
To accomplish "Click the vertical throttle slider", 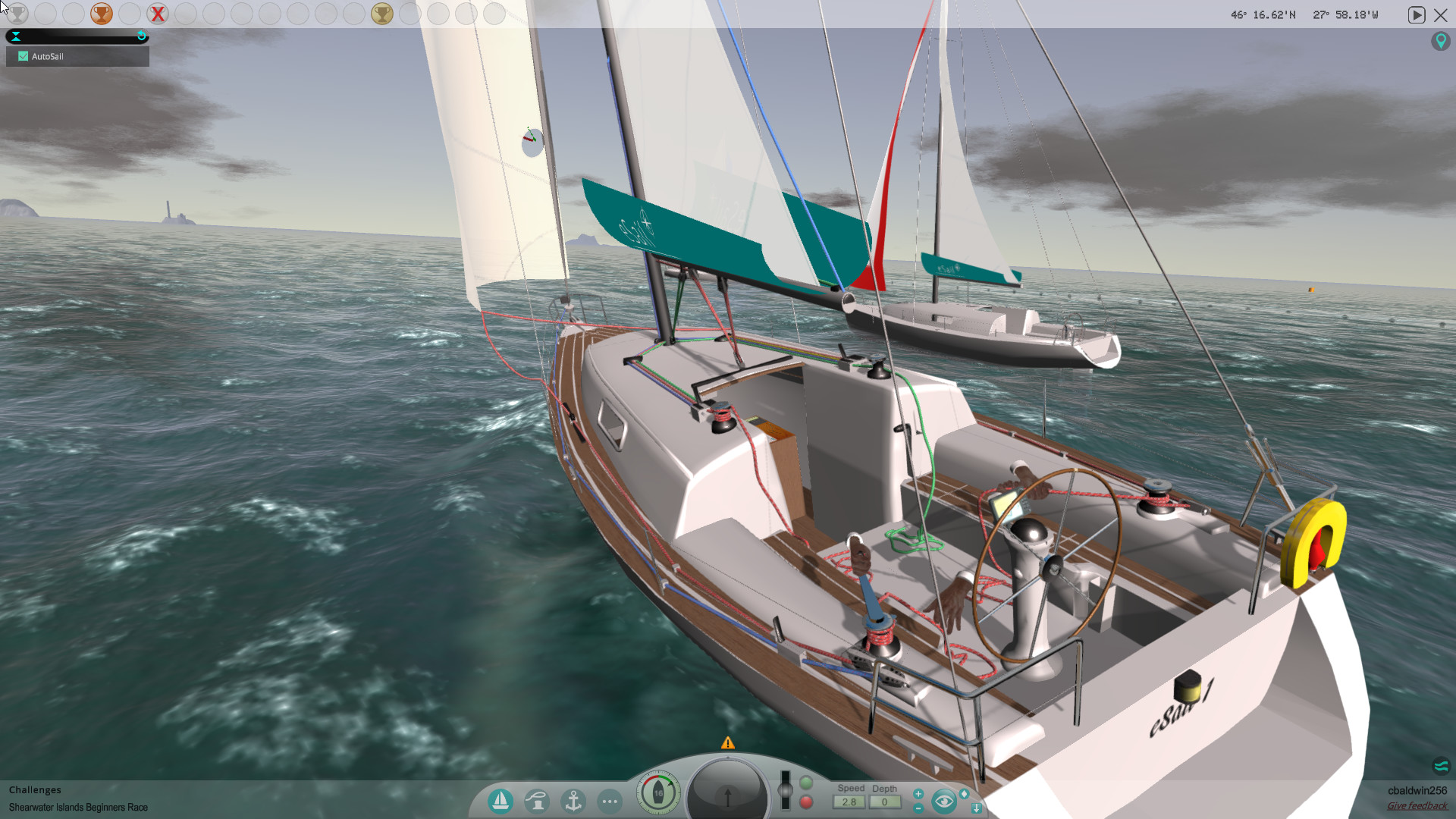I will [x=786, y=789].
